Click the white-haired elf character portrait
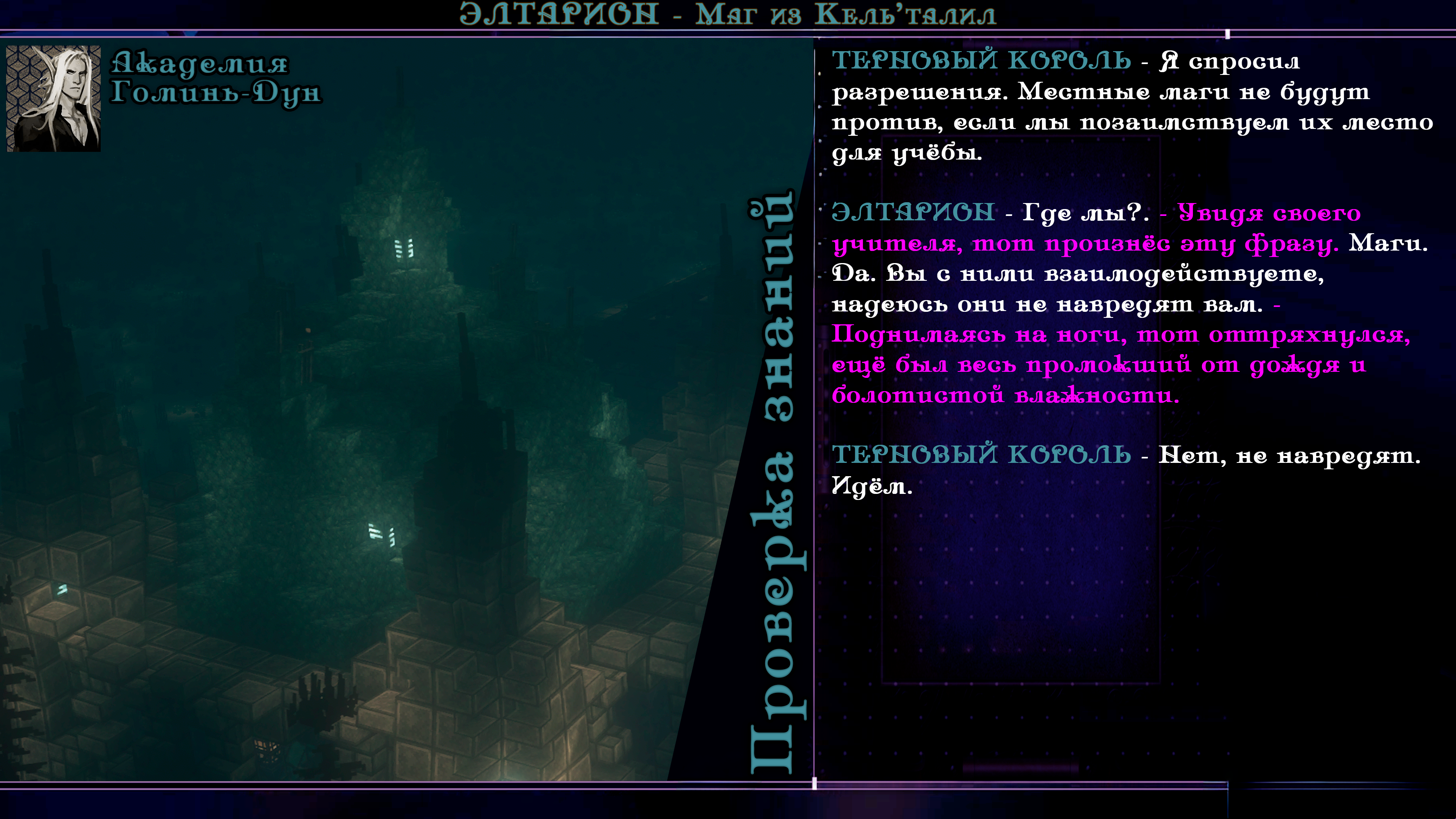The height and width of the screenshot is (819, 1456). point(54,98)
